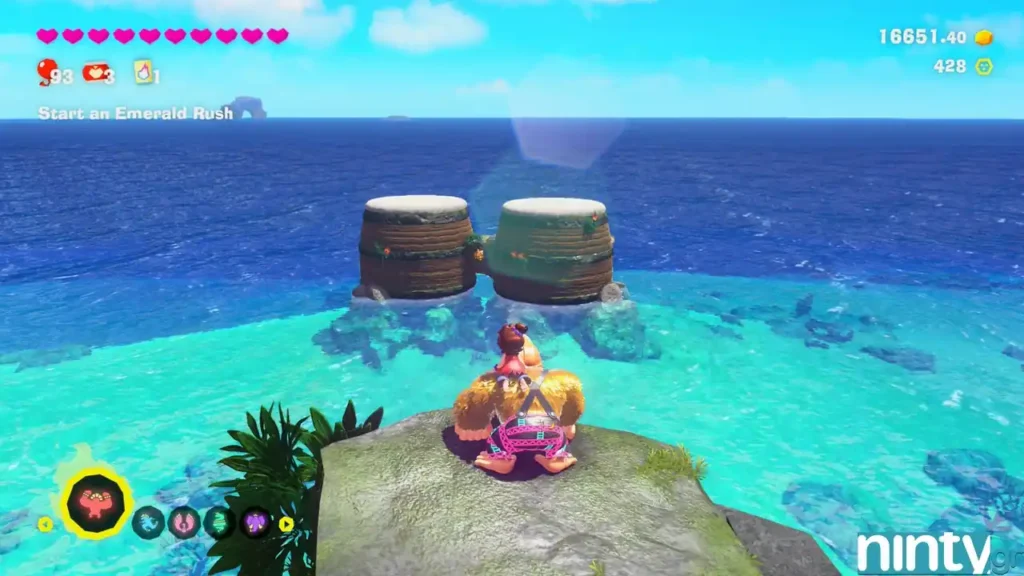The image size is (1024, 576).
Task: Activate the pink Ostrich Bananza icon
Action: 184,522
